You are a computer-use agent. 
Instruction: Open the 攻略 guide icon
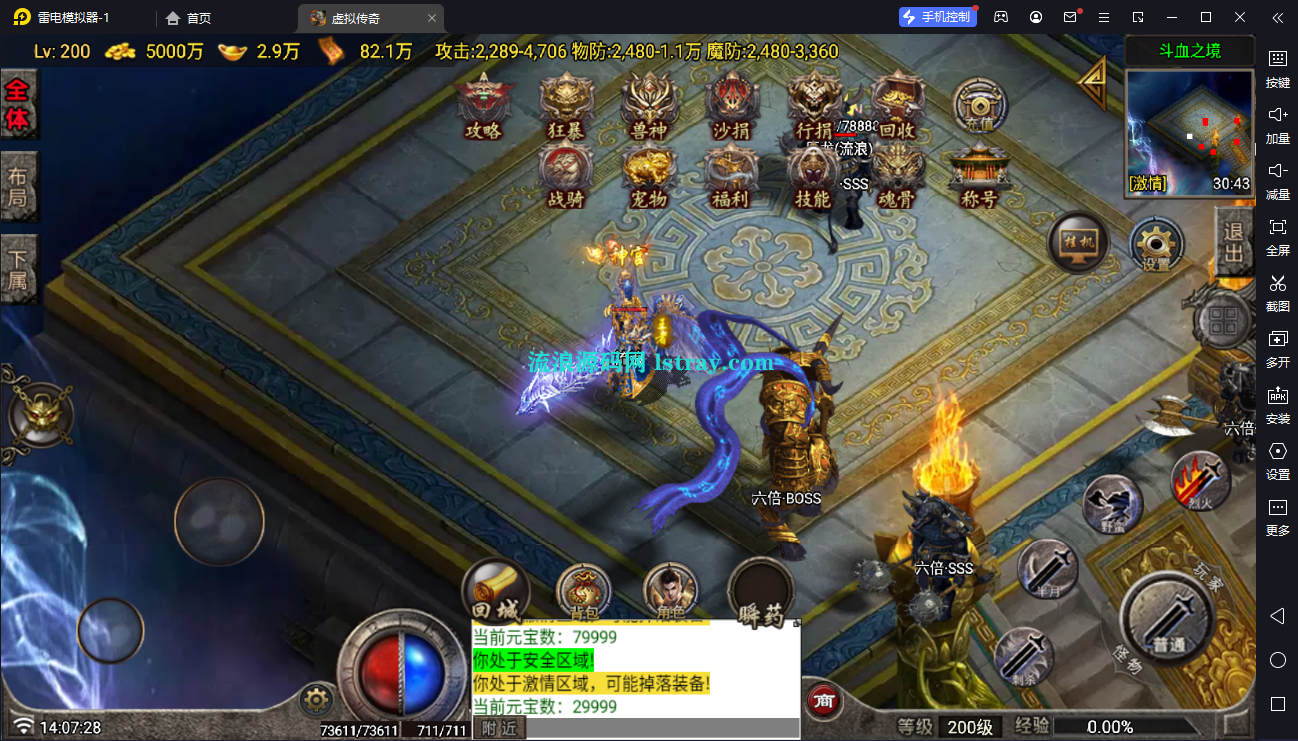483,106
